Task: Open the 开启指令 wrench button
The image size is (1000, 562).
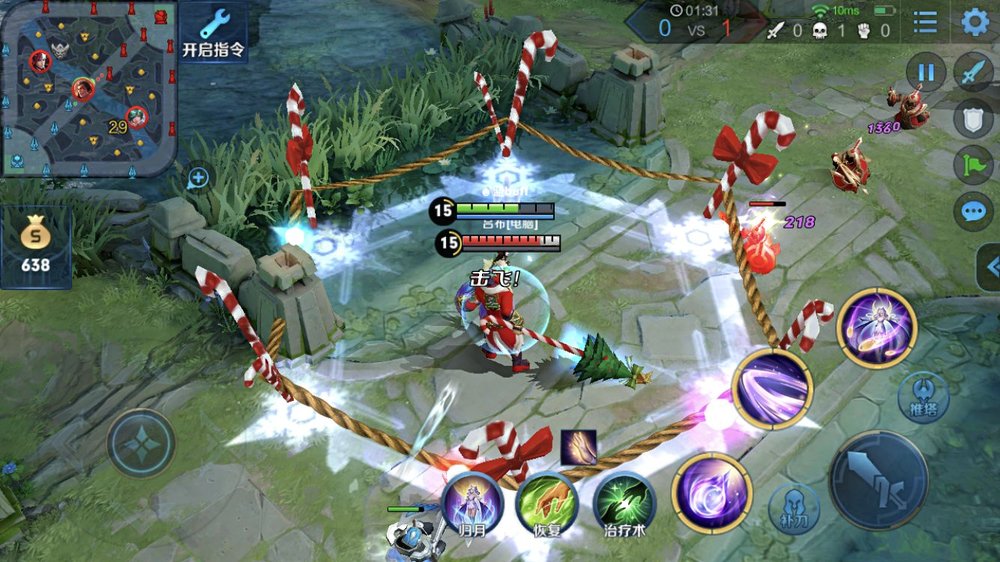Action: coord(214,32)
